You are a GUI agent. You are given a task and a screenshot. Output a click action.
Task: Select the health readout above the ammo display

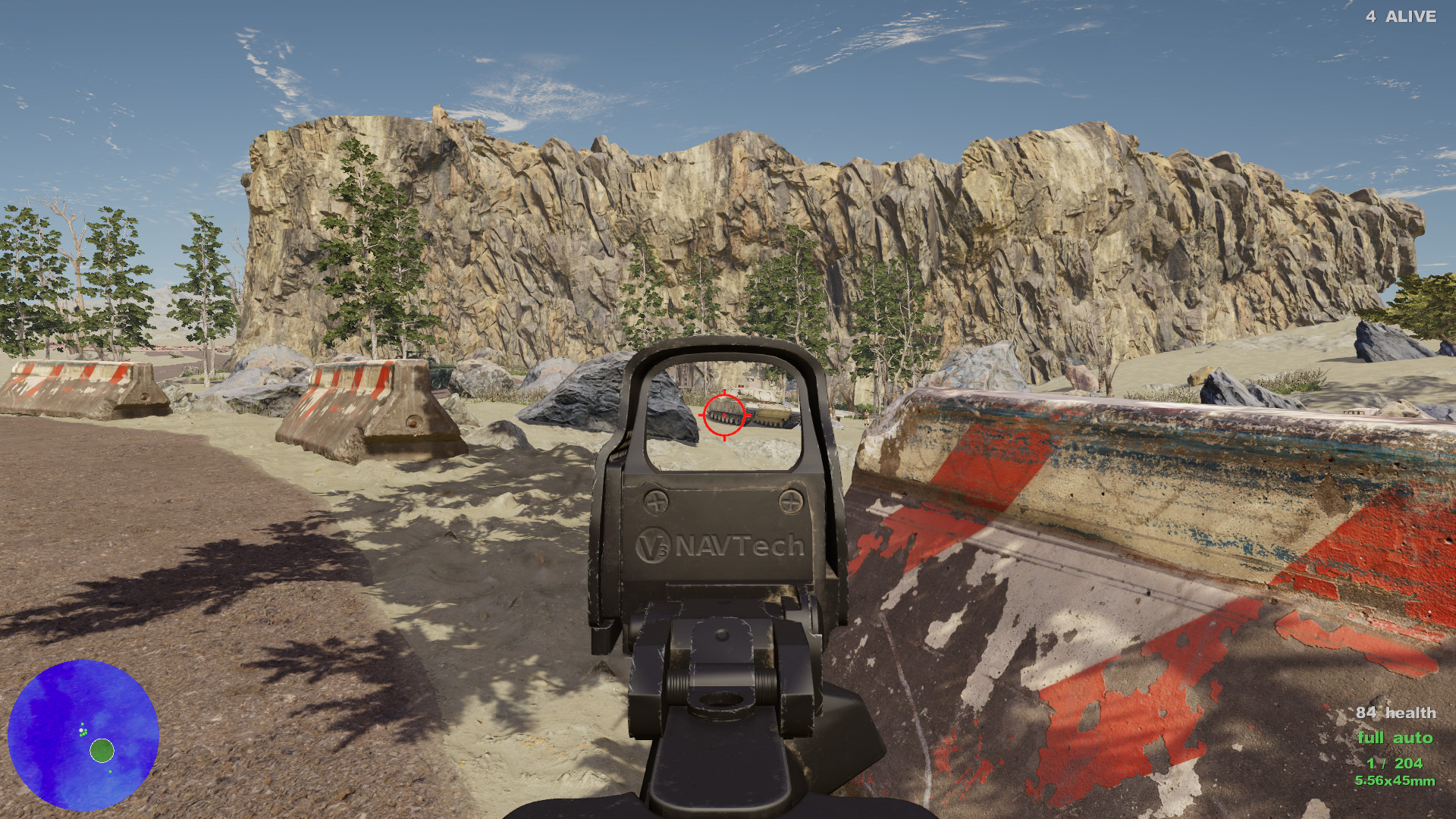(1396, 713)
